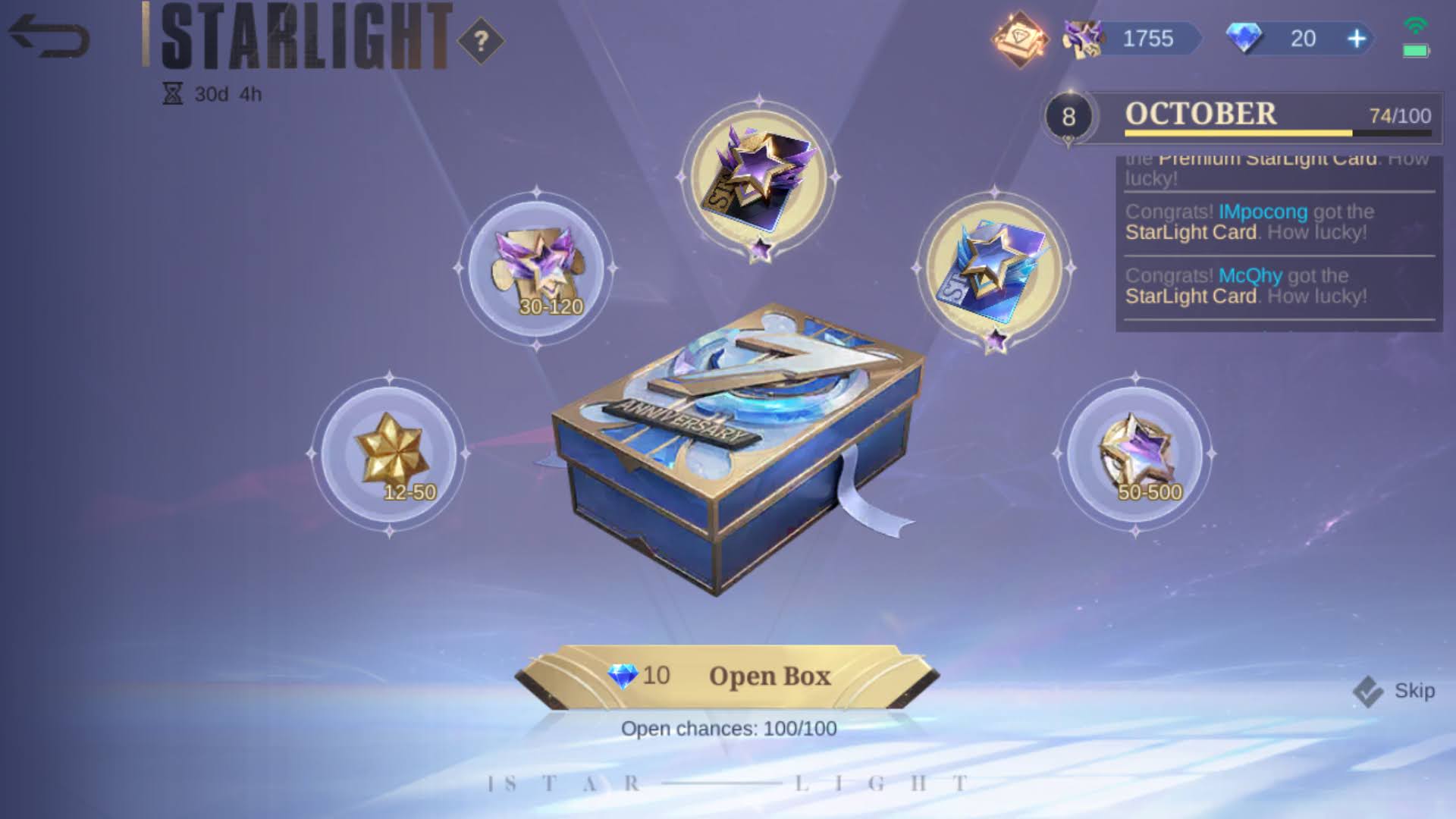This screenshot has height=819, width=1456.
Task: Expand the diamond top-up with the plus button
Action: click(1357, 38)
